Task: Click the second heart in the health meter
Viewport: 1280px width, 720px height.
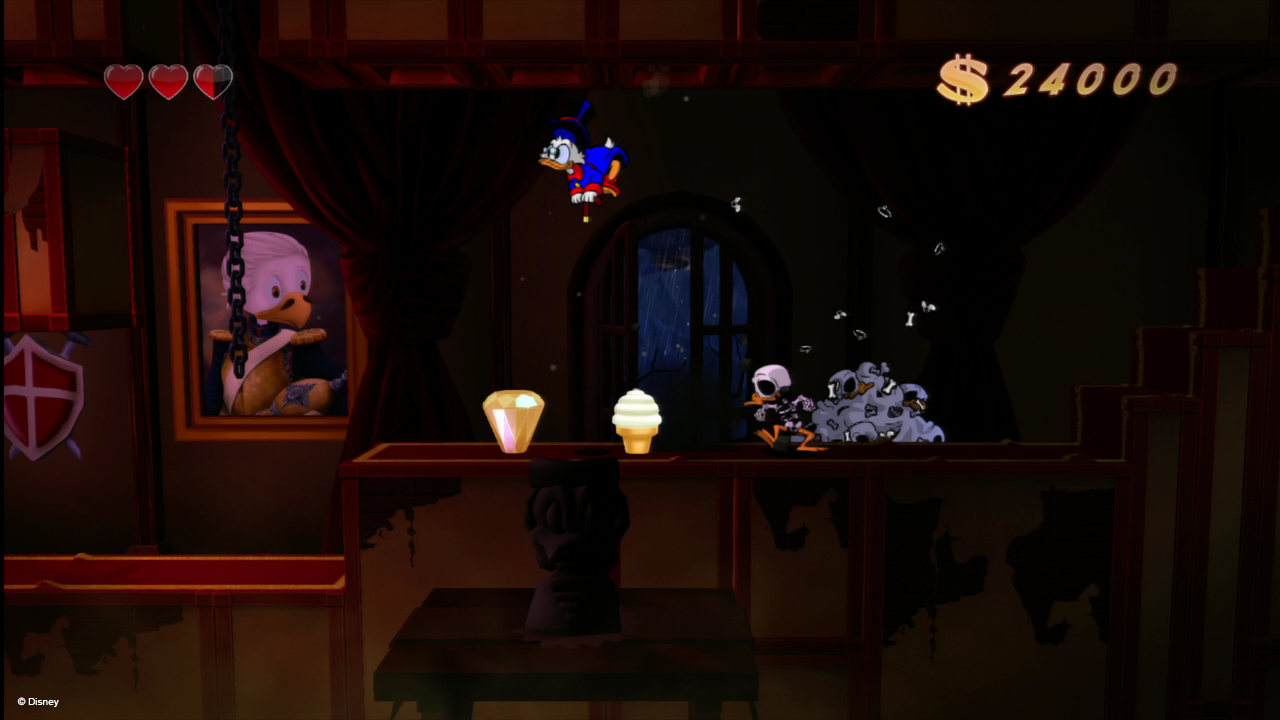Action: tap(168, 79)
